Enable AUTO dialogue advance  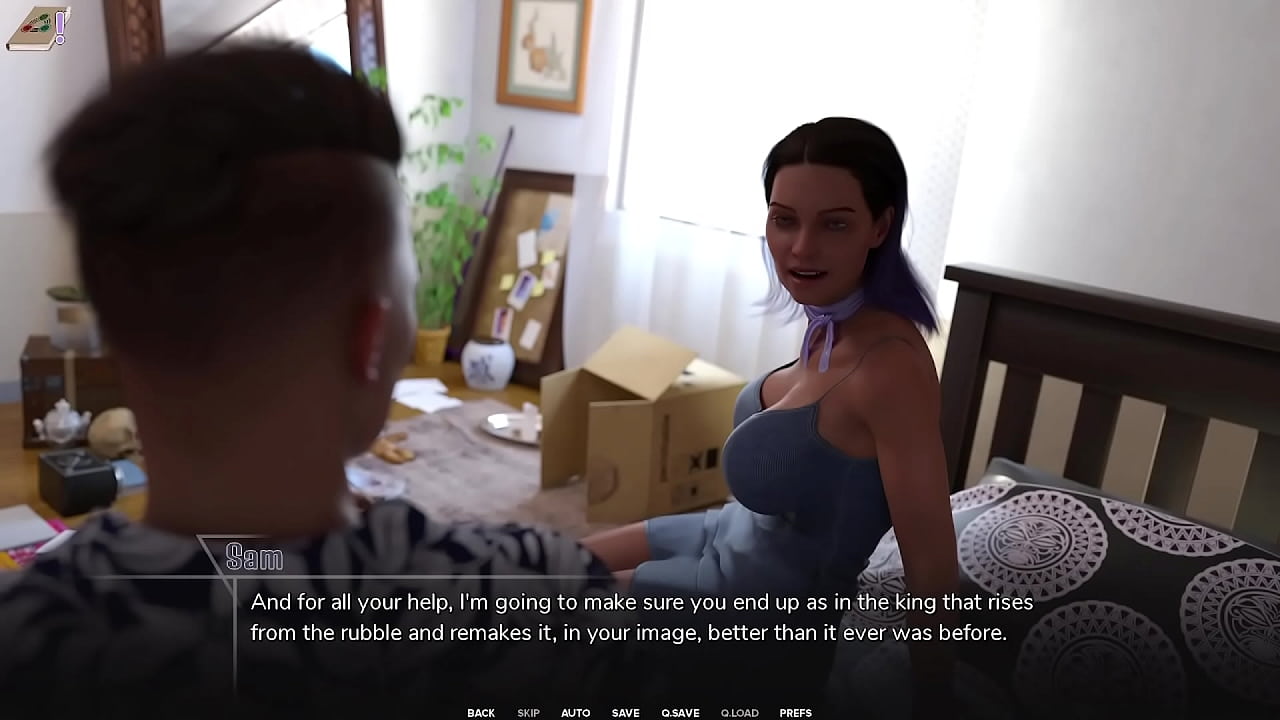pos(575,713)
